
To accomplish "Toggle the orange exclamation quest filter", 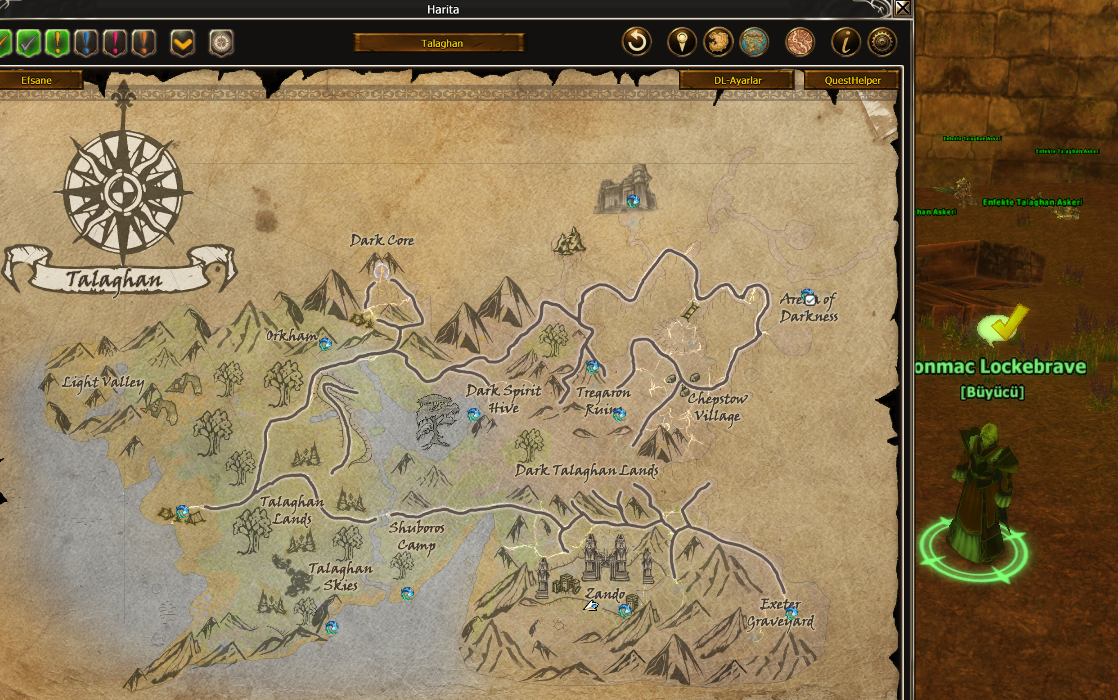I will pos(145,43).
